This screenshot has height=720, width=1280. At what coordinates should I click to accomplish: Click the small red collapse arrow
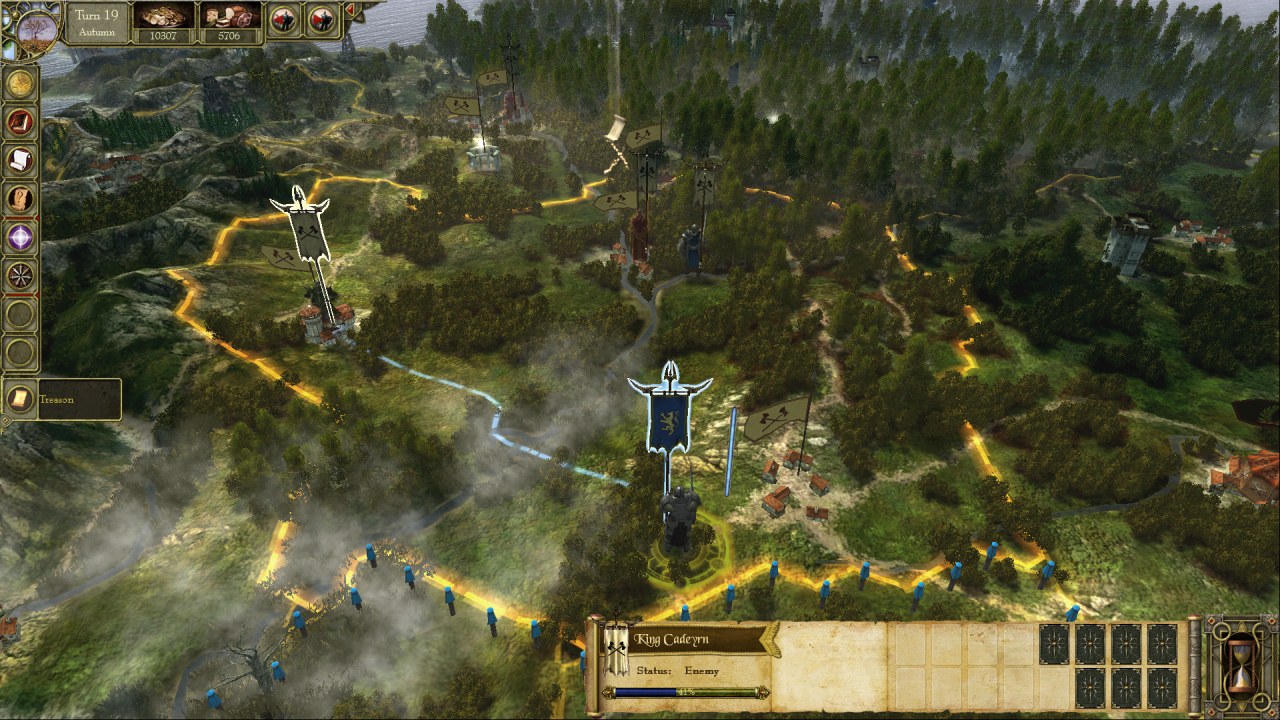(350, 11)
